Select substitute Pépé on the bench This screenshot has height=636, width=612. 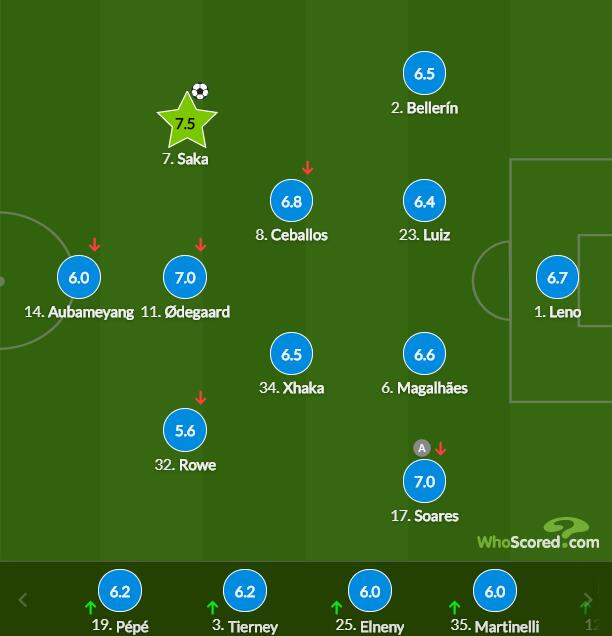coord(120,592)
